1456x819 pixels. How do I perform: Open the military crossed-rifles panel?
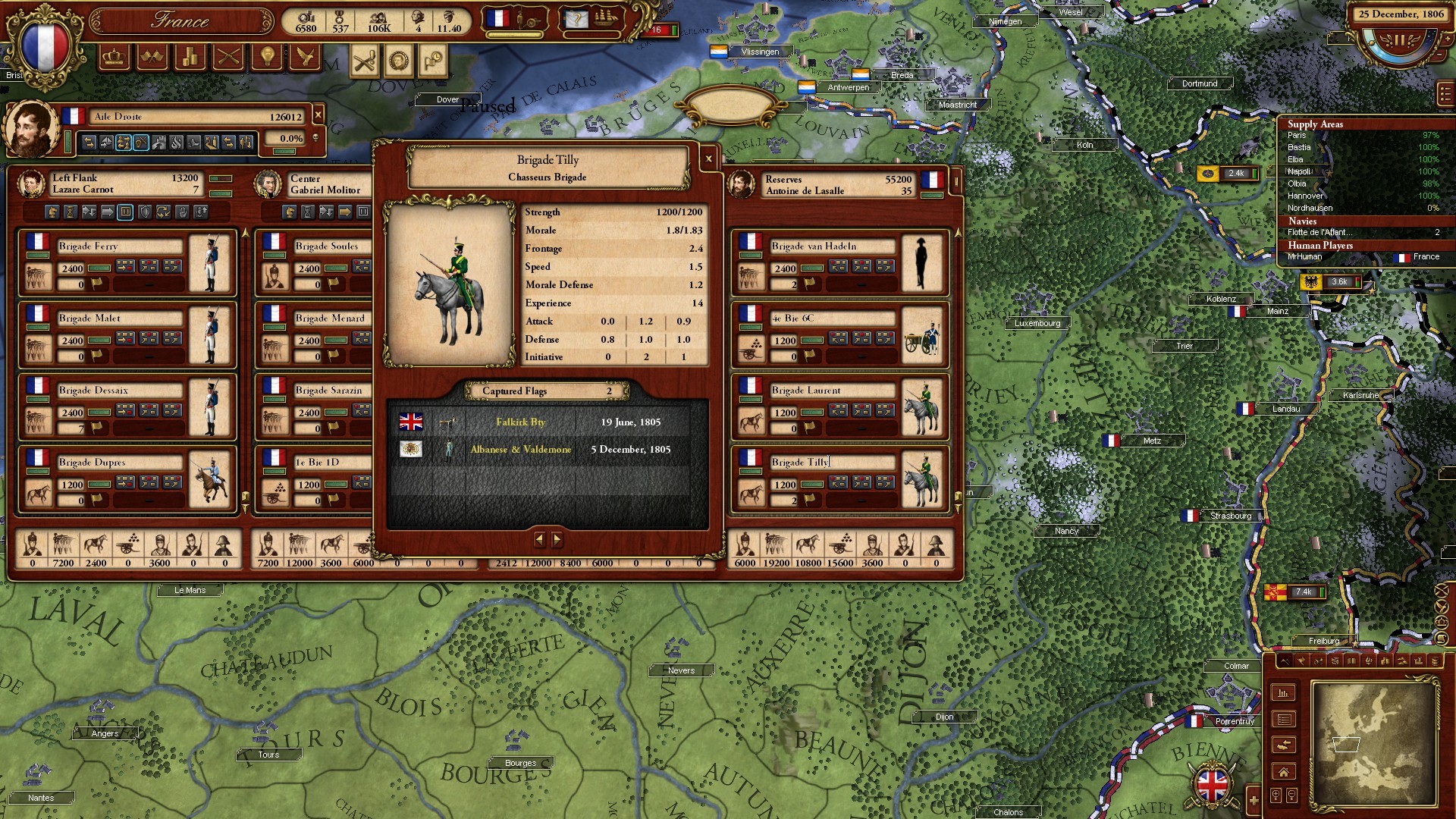pyautogui.click(x=227, y=58)
